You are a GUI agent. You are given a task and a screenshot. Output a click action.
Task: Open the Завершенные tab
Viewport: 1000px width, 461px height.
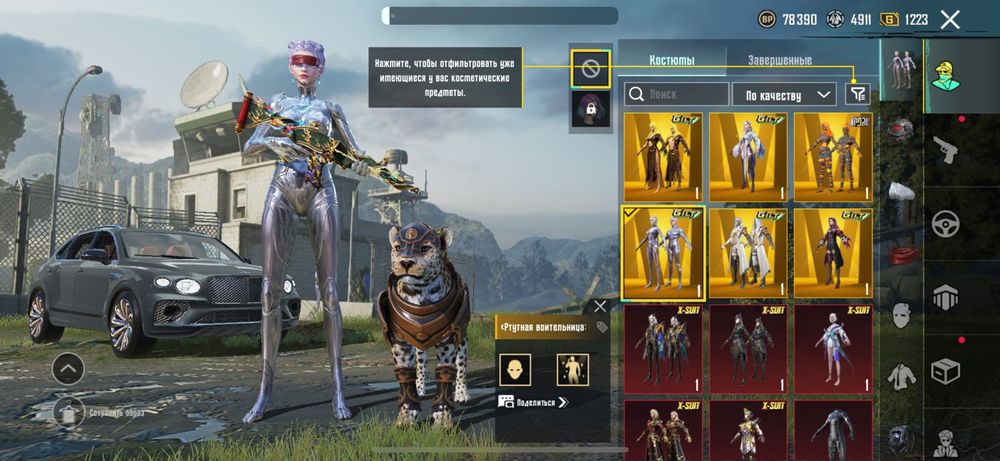(780, 61)
